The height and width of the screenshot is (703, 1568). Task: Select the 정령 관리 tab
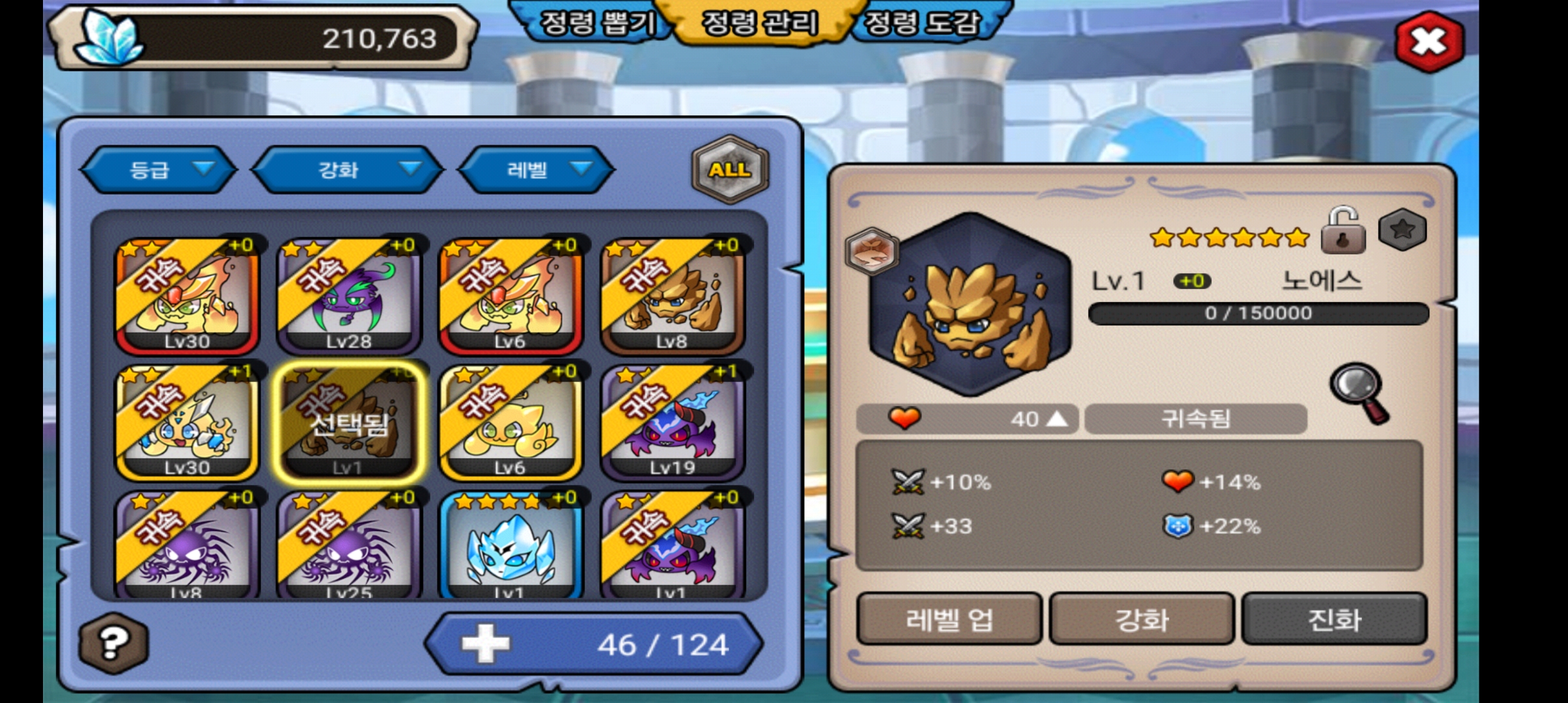pyautogui.click(x=759, y=23)
